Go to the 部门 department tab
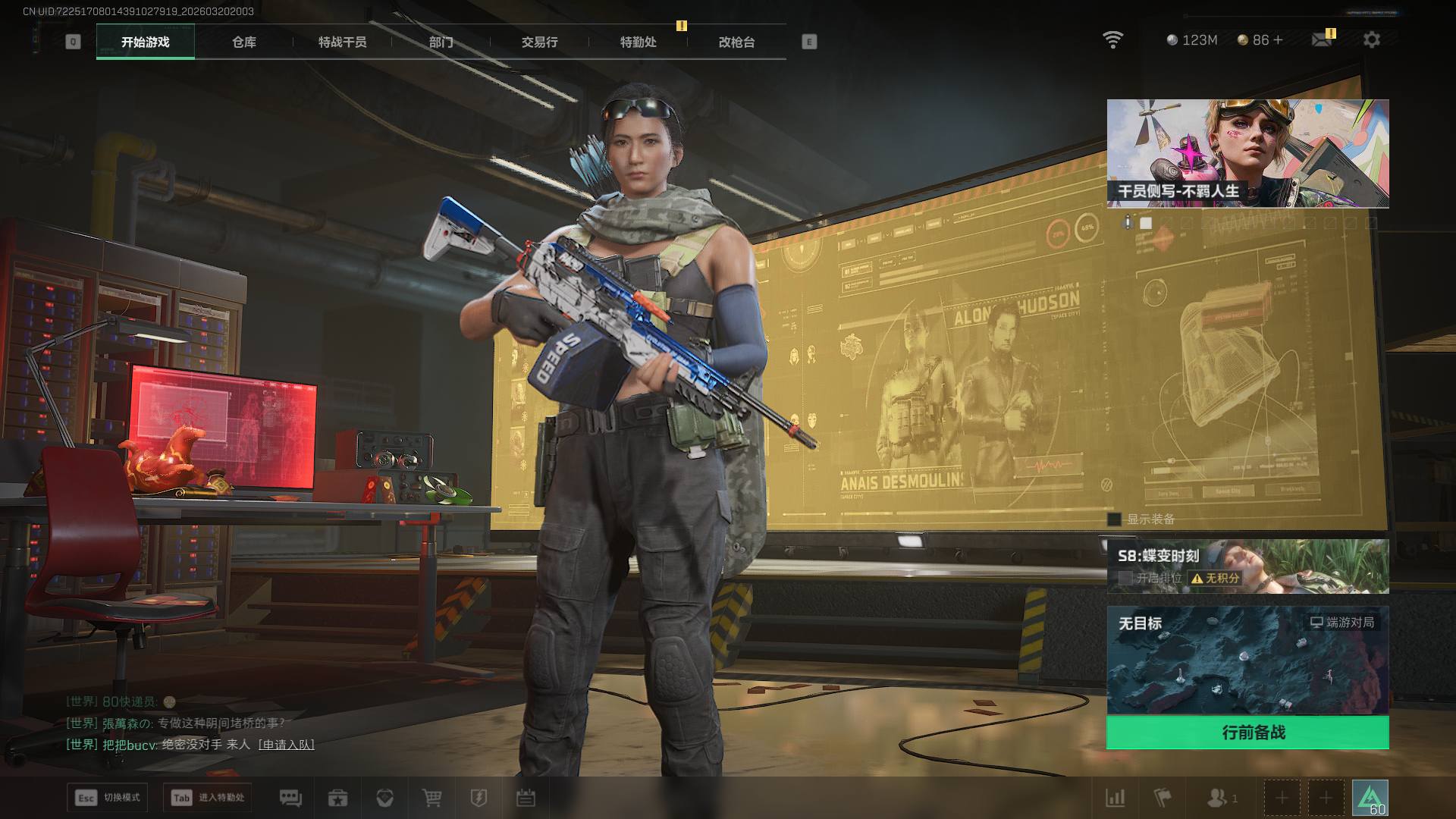 tap(441, 42)
